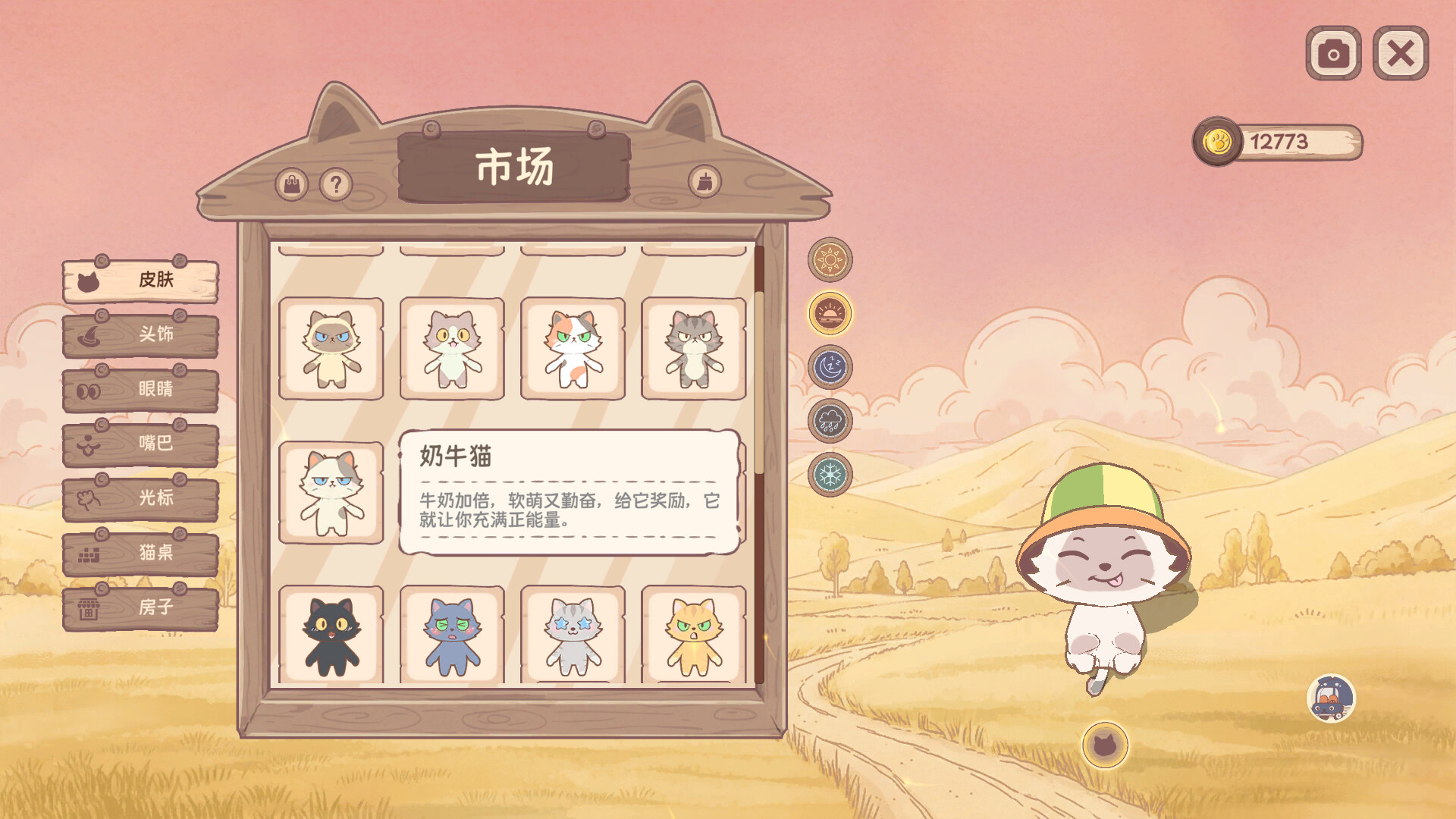The height and width of the screenshot is (819, 1456).
Task: Activate the night moon sleep icon
Action: (831, 368)
